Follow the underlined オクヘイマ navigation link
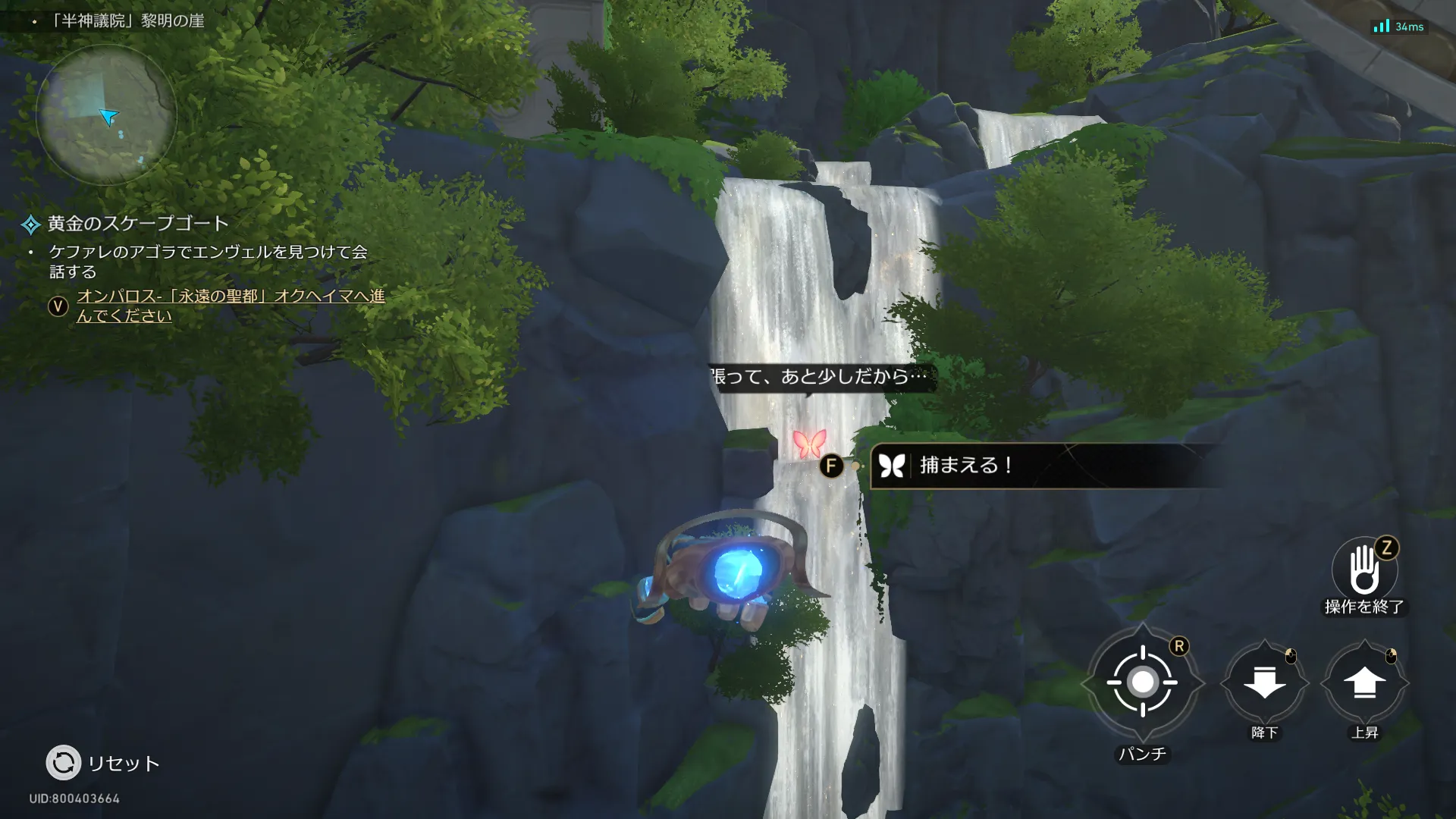This screenshot has width=1456, height=819. 231,306
